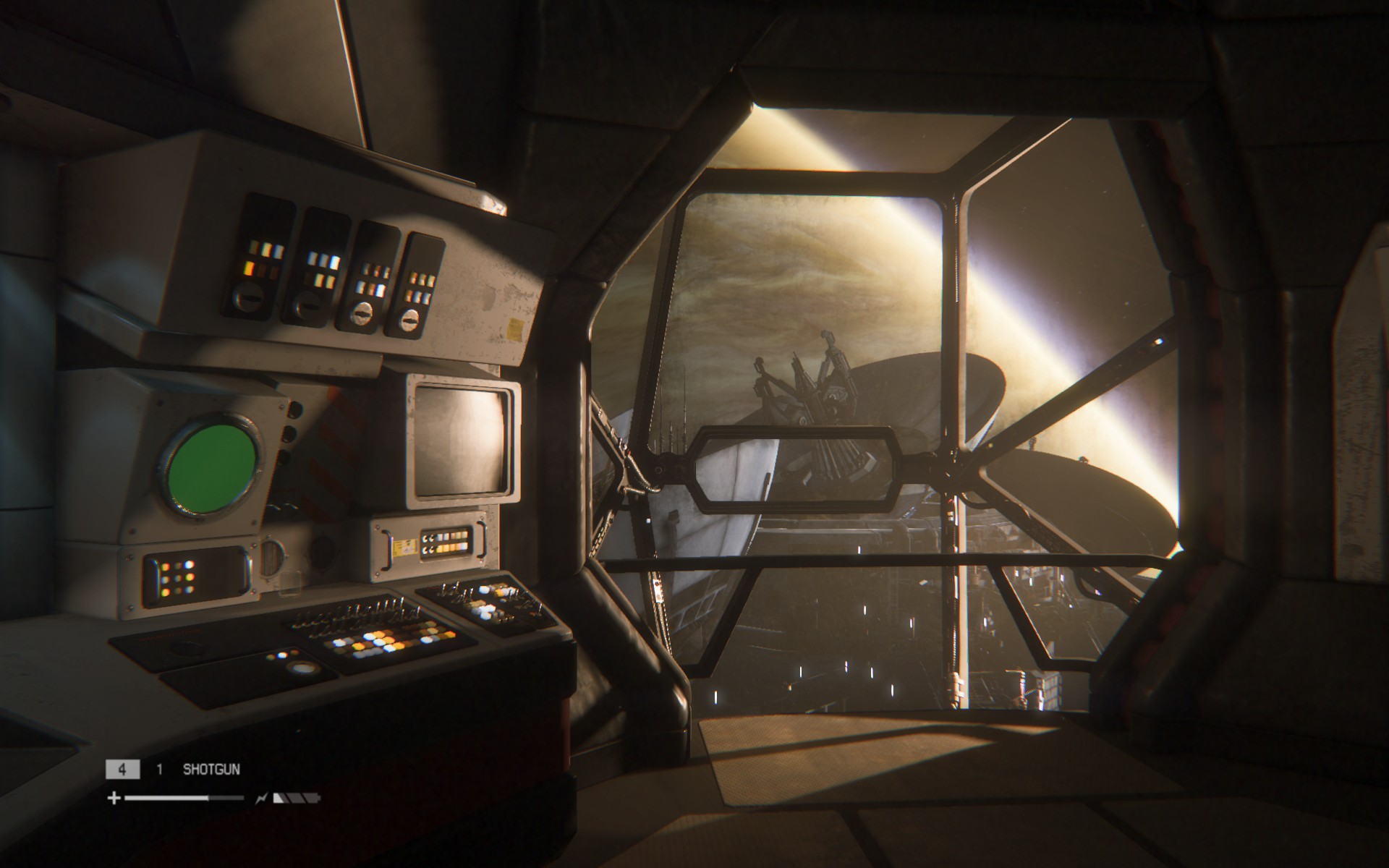Click the round speaker grille on the console
This screenshot has width=1389, height=868.
point(273,557)
